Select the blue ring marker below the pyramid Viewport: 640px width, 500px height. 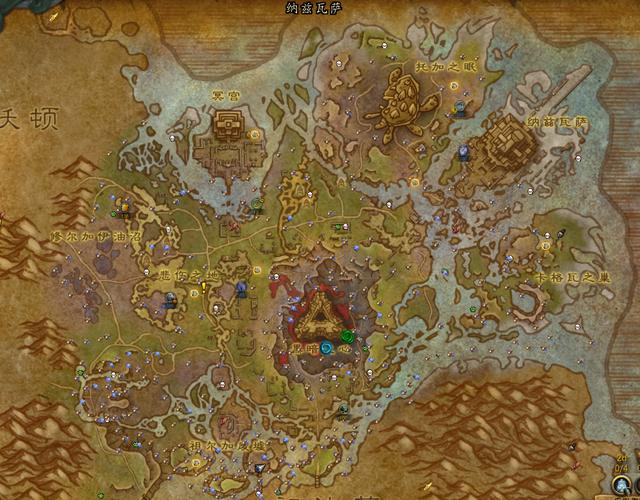(327, 348)
